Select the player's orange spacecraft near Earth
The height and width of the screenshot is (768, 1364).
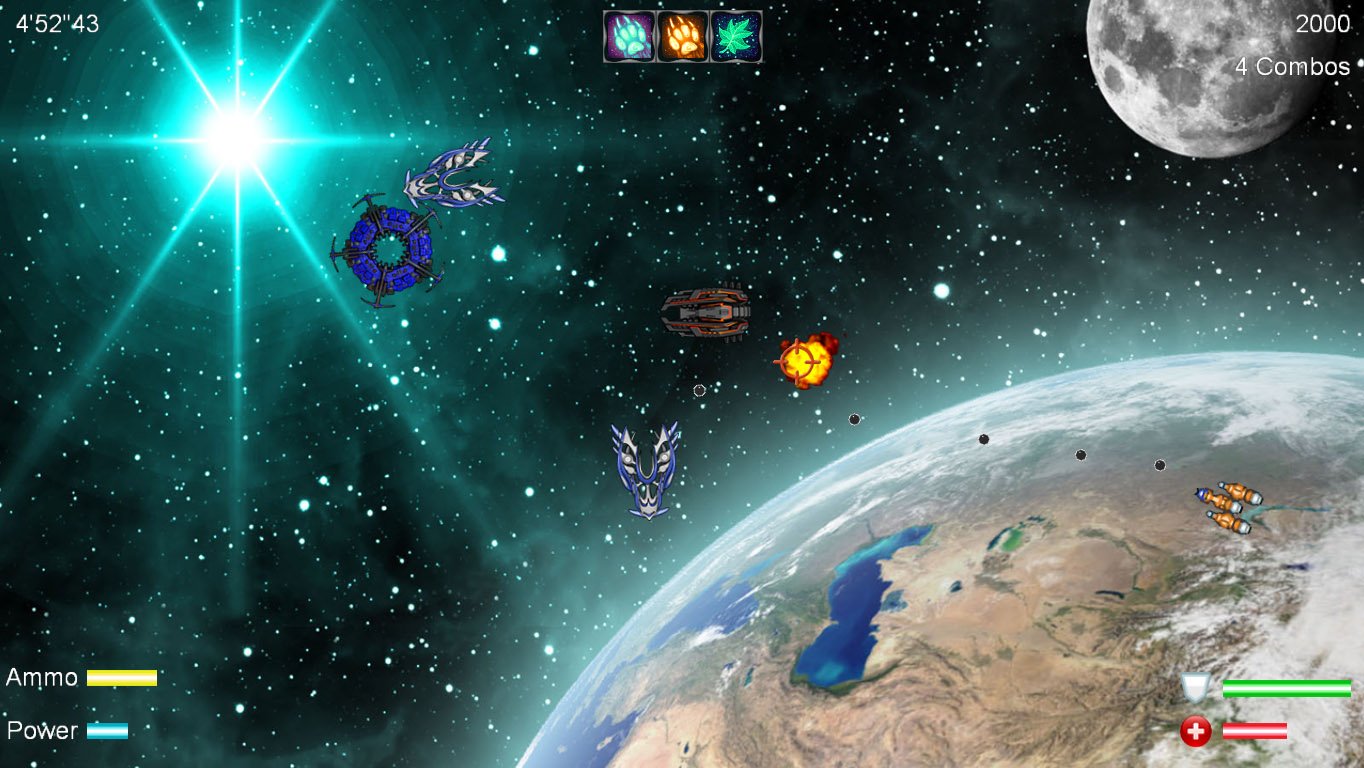point(1222,508)
